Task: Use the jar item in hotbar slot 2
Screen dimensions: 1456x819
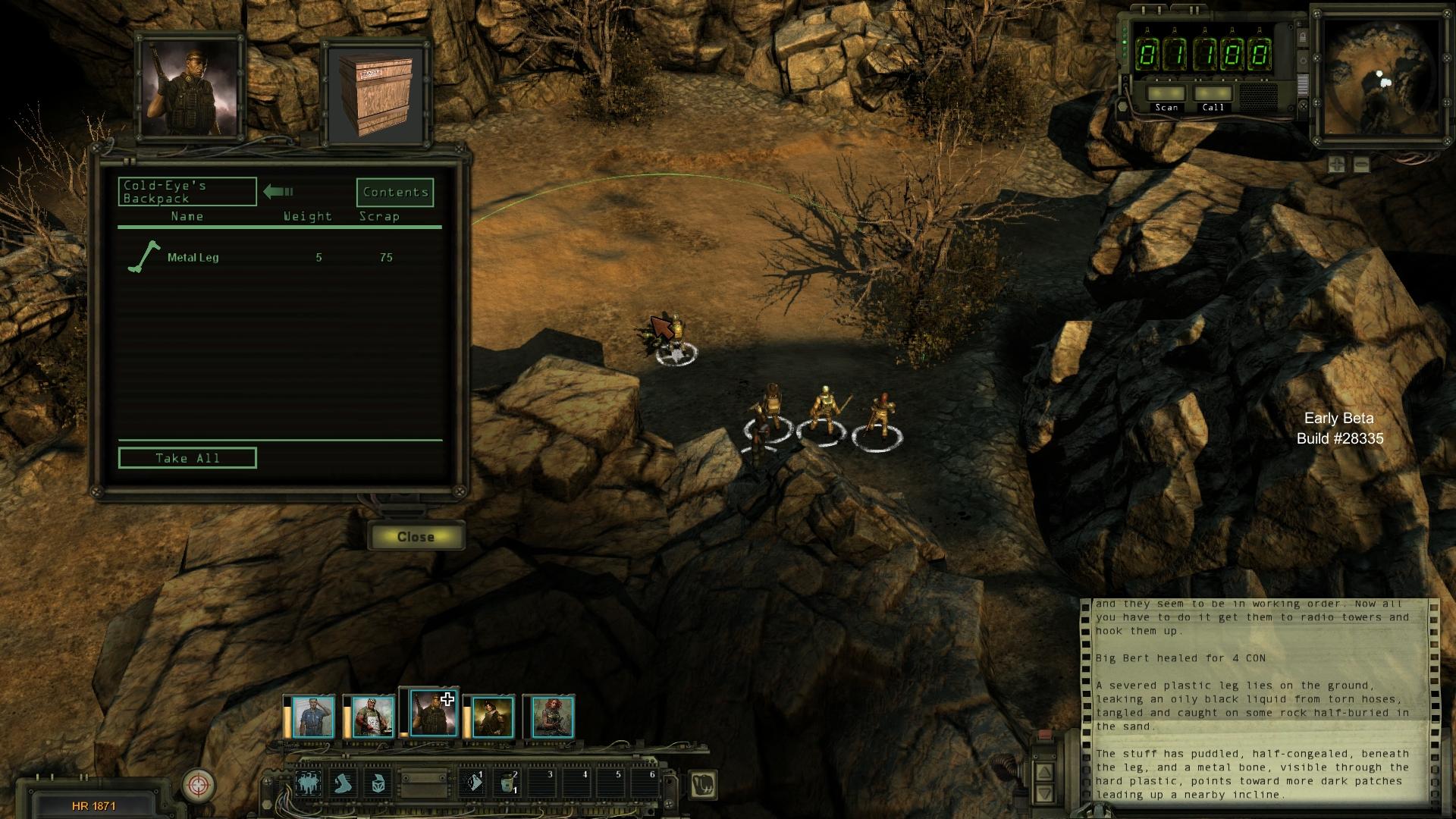Action: click(x=507, y=783)
